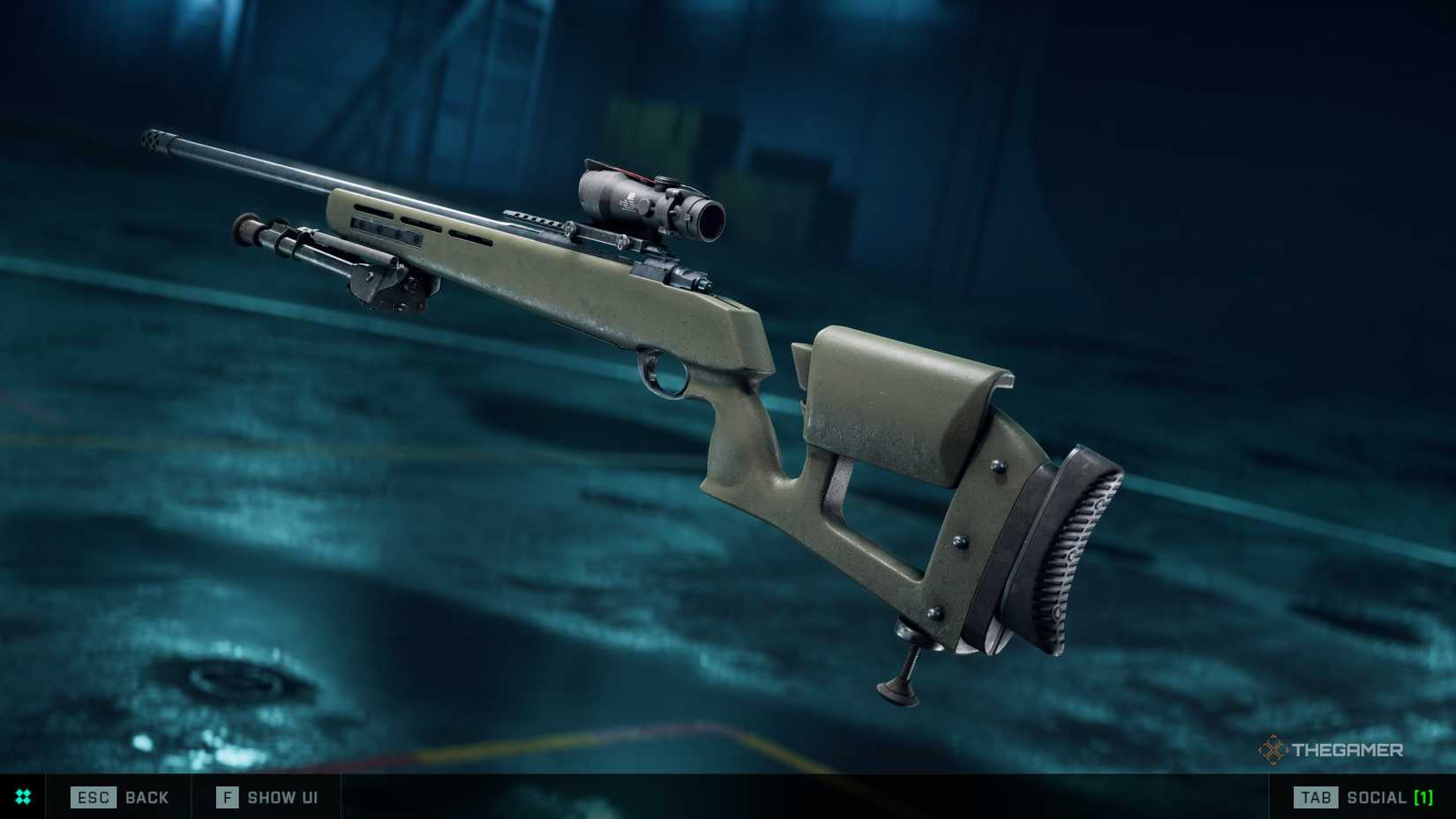Image resolution: width=1456 pixels, height=819 pixels.
Task: Click the THEGAMER crossed-wrench logo
Action: coord(1273,752)
